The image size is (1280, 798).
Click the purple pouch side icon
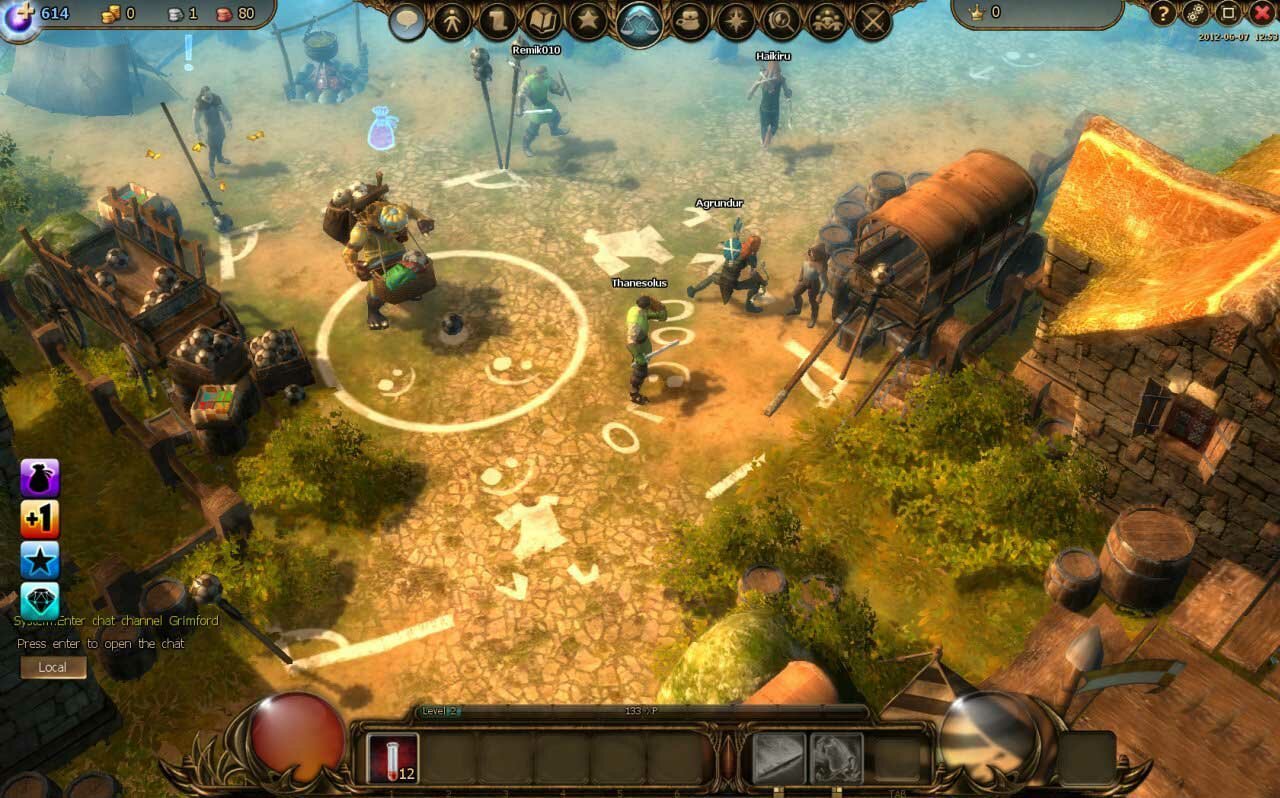[40, 478]
